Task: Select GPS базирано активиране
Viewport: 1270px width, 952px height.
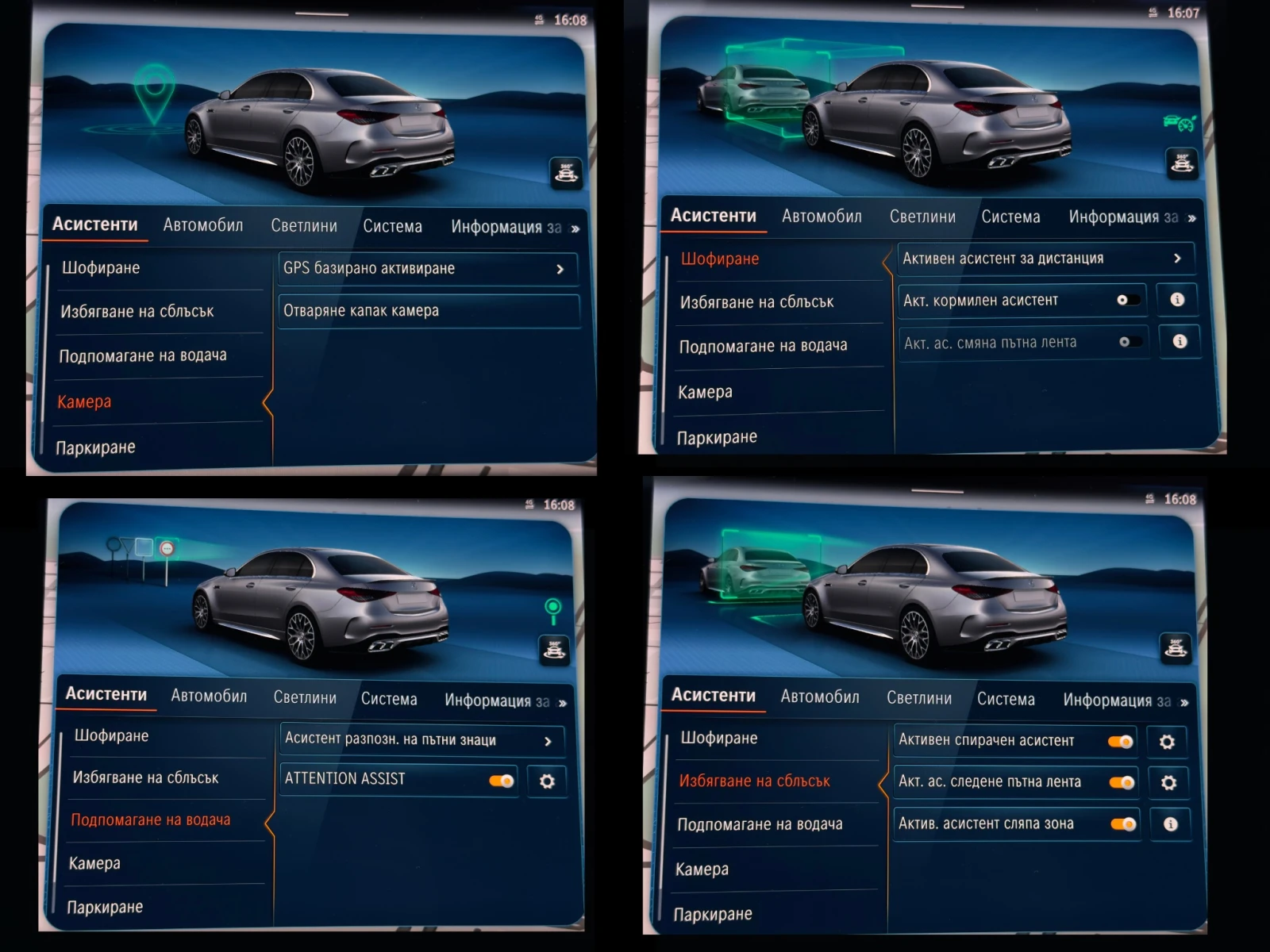Action: tap(429, 268)
